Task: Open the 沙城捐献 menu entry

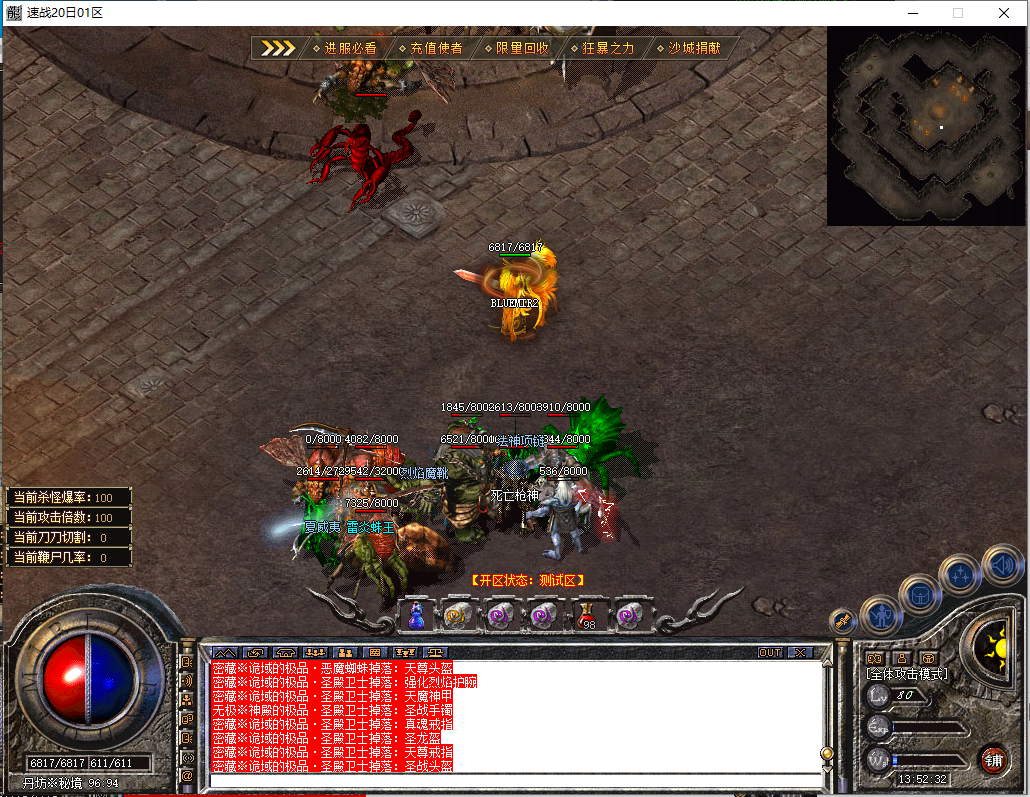Action: click(689, 48)
